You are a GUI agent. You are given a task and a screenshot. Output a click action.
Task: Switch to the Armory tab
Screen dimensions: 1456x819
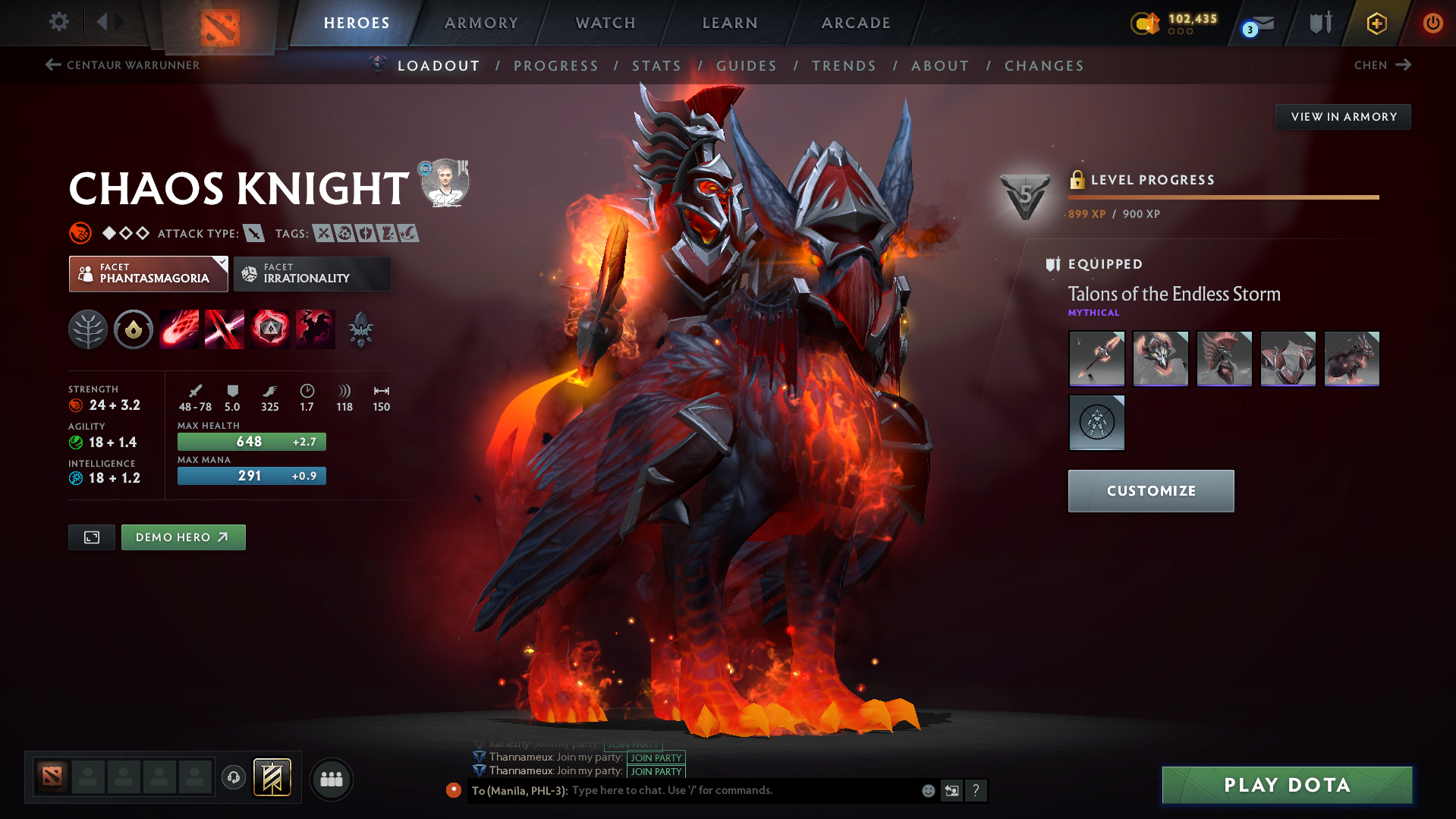[482, 23]
